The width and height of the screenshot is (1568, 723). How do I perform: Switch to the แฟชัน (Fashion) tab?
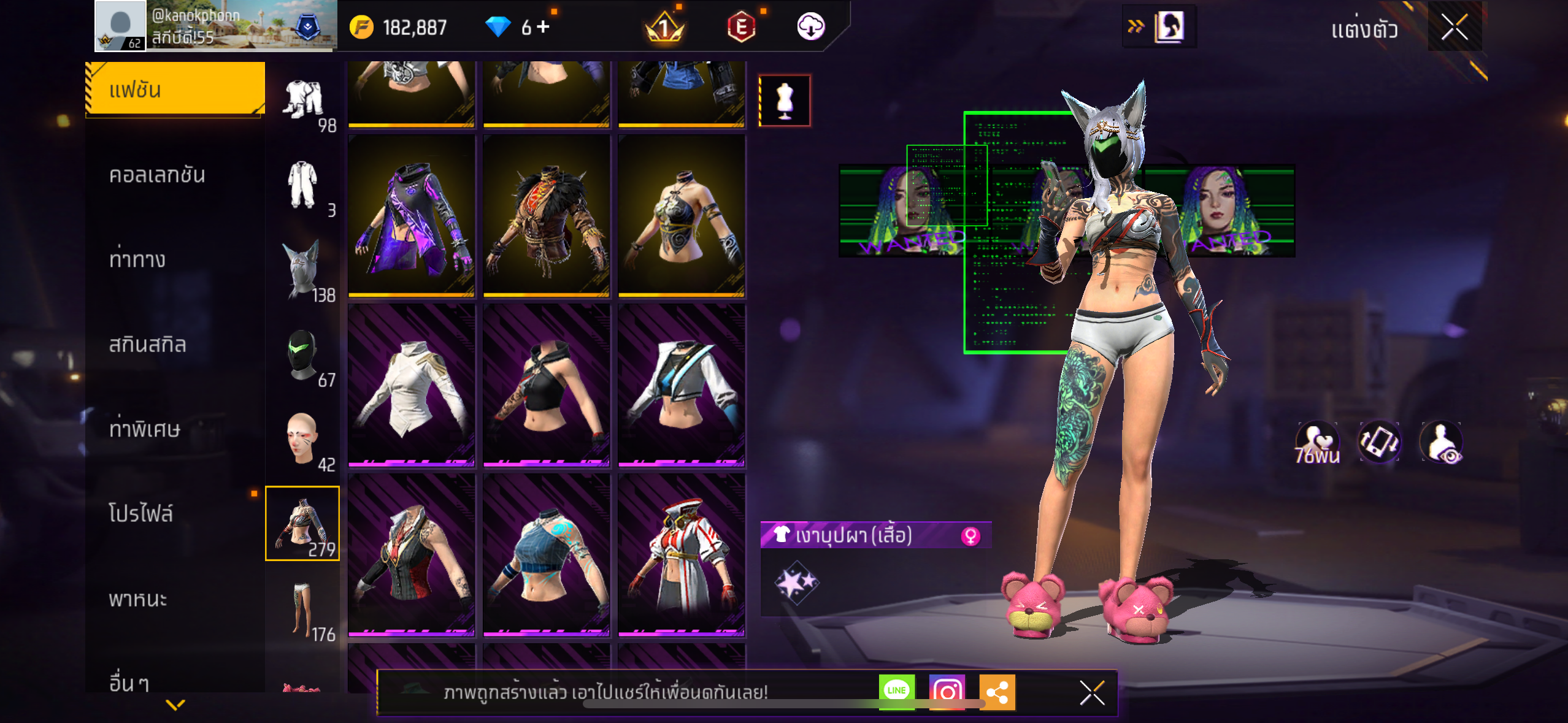click(175, 90)
